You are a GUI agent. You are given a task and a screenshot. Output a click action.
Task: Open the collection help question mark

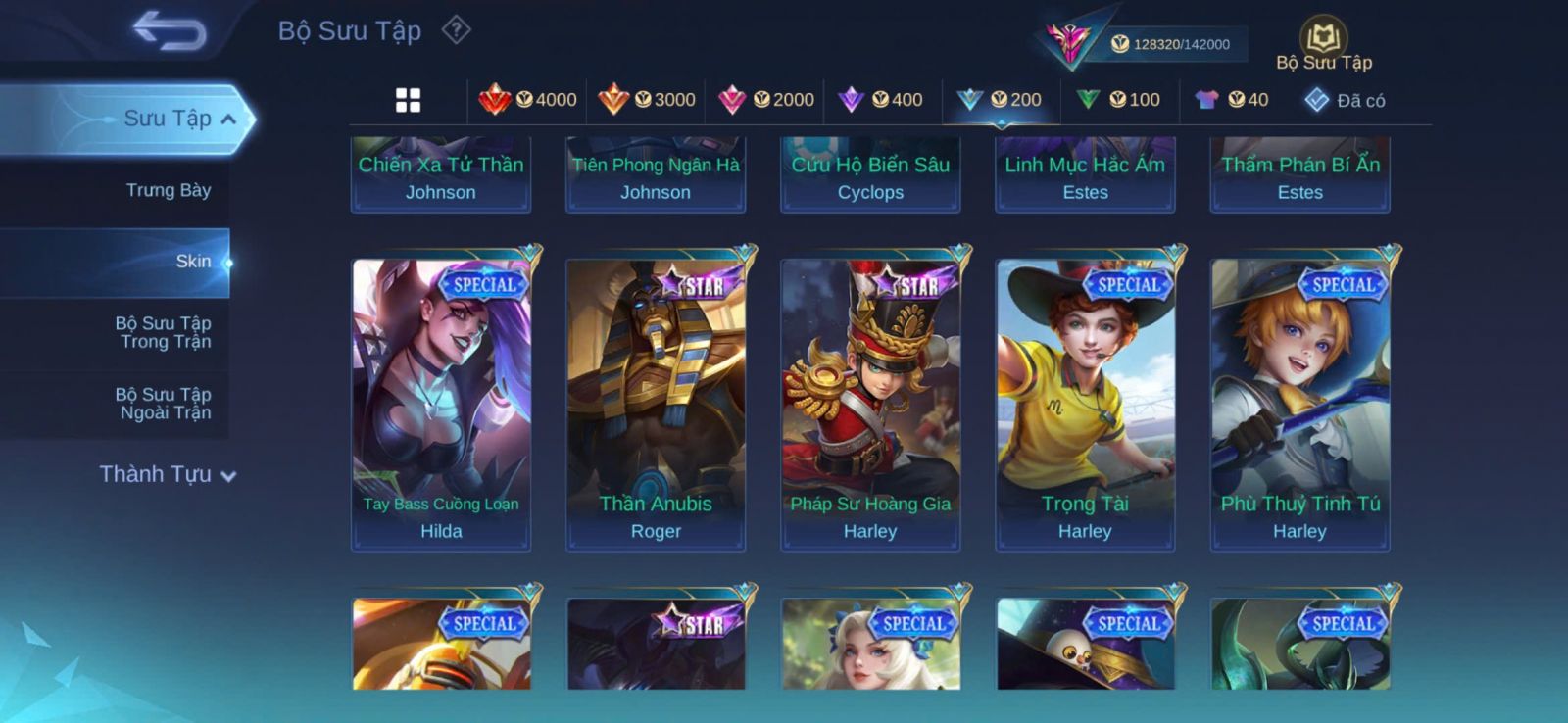tap(456, 30)
